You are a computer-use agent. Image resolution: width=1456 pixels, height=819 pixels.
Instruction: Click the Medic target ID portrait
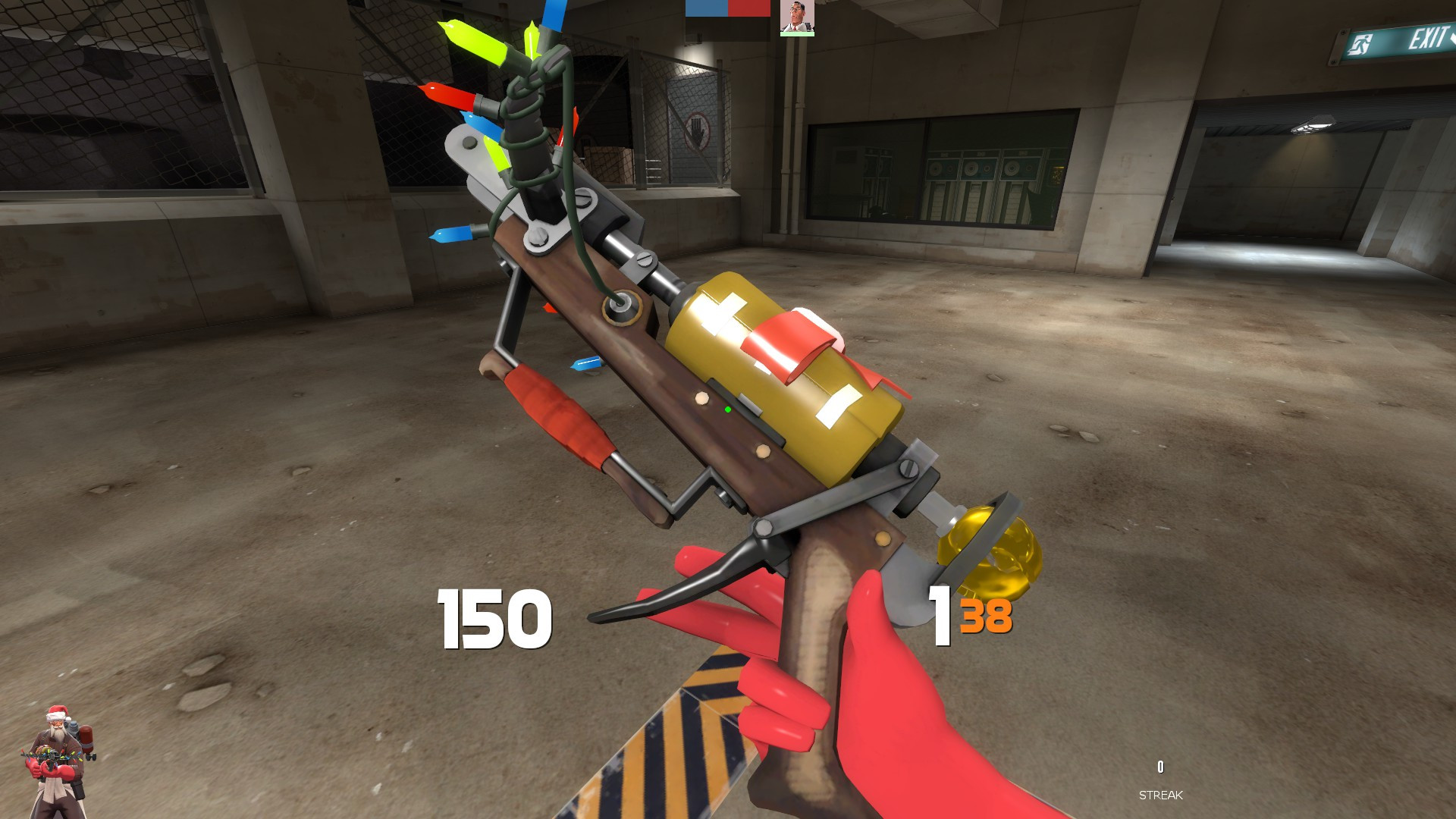796,17
